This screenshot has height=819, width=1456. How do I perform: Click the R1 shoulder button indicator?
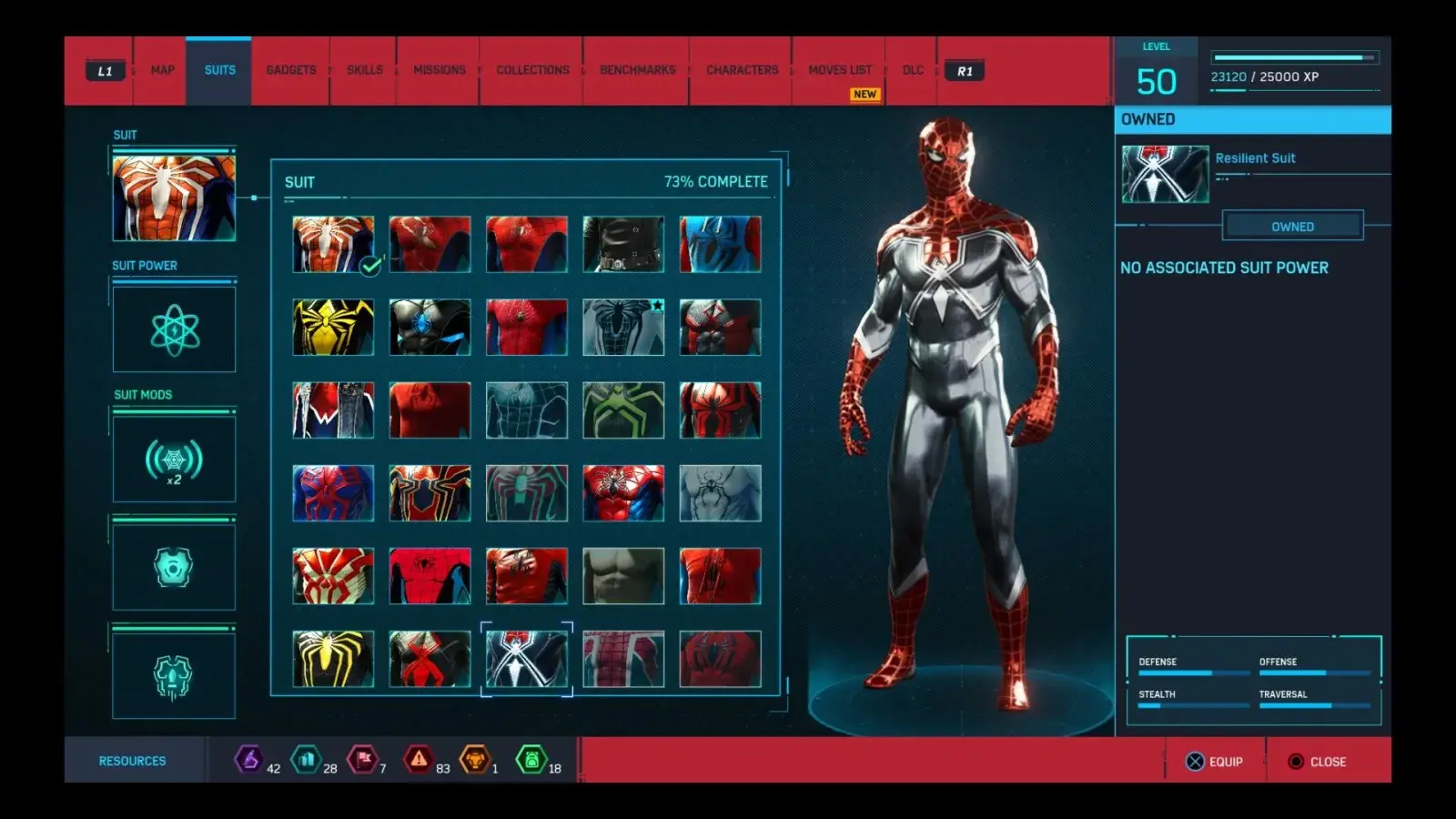[964, 70]
